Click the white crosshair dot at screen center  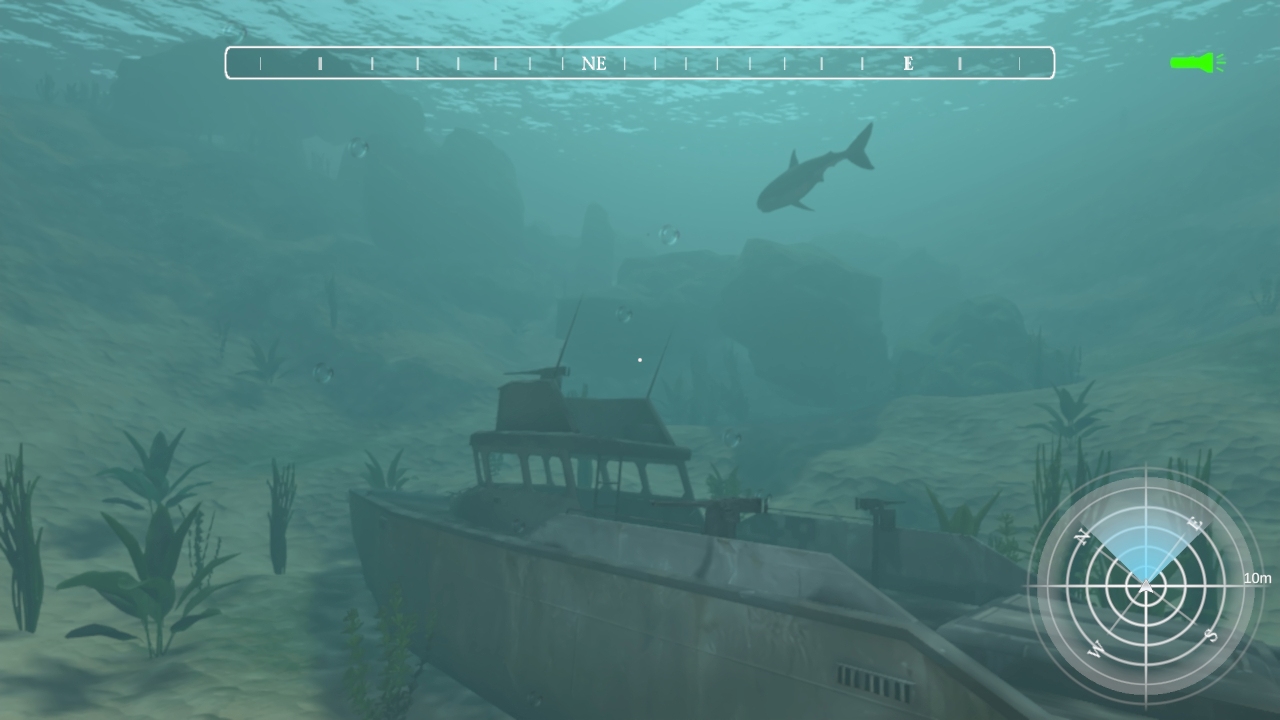640,359
